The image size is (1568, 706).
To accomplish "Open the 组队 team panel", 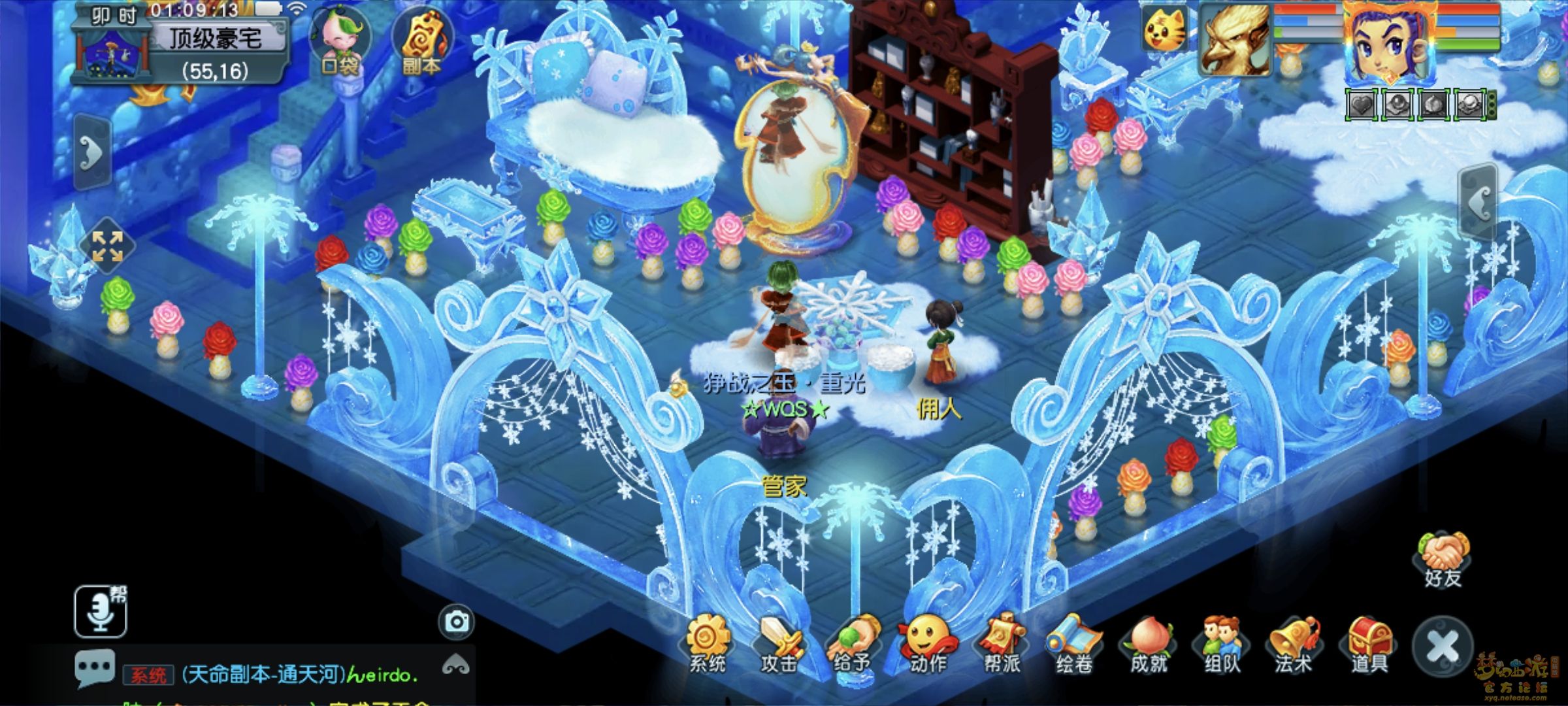I will click(1221, 643).
